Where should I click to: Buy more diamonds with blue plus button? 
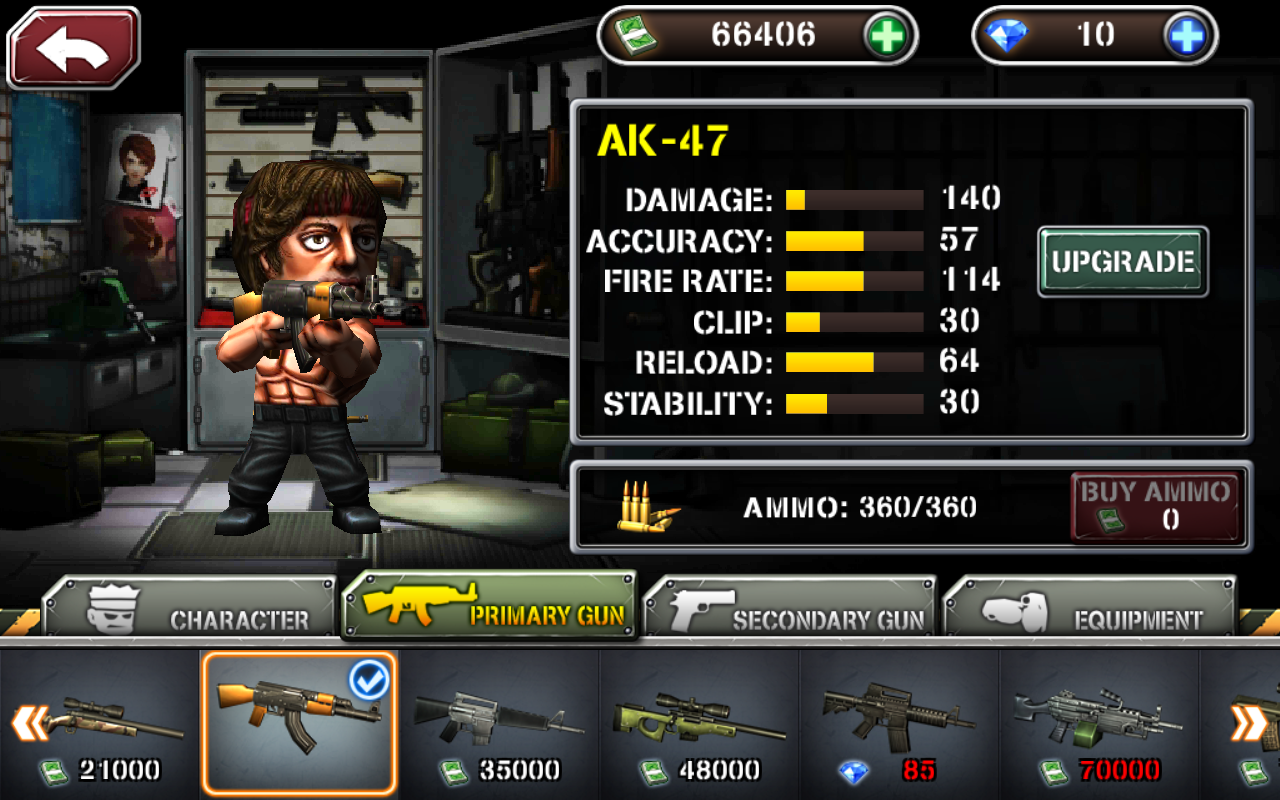click(1188, 36)
